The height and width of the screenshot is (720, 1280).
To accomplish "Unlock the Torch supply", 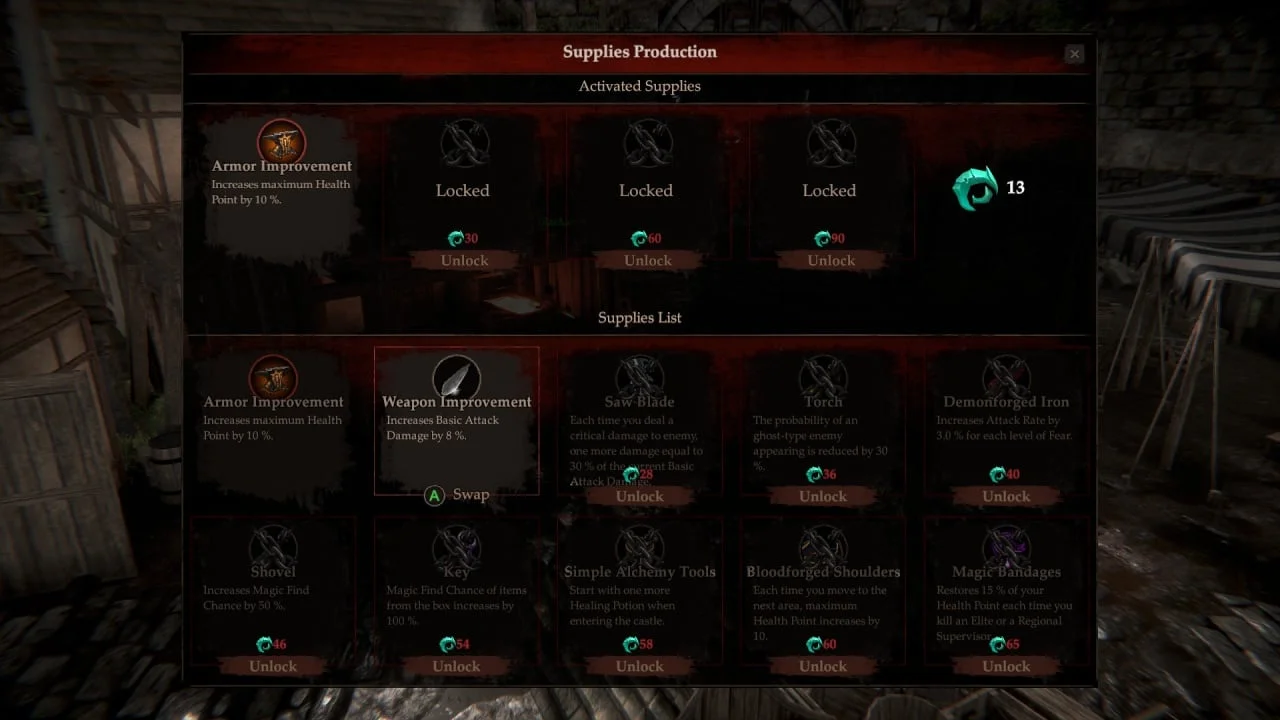I will 823,496.
